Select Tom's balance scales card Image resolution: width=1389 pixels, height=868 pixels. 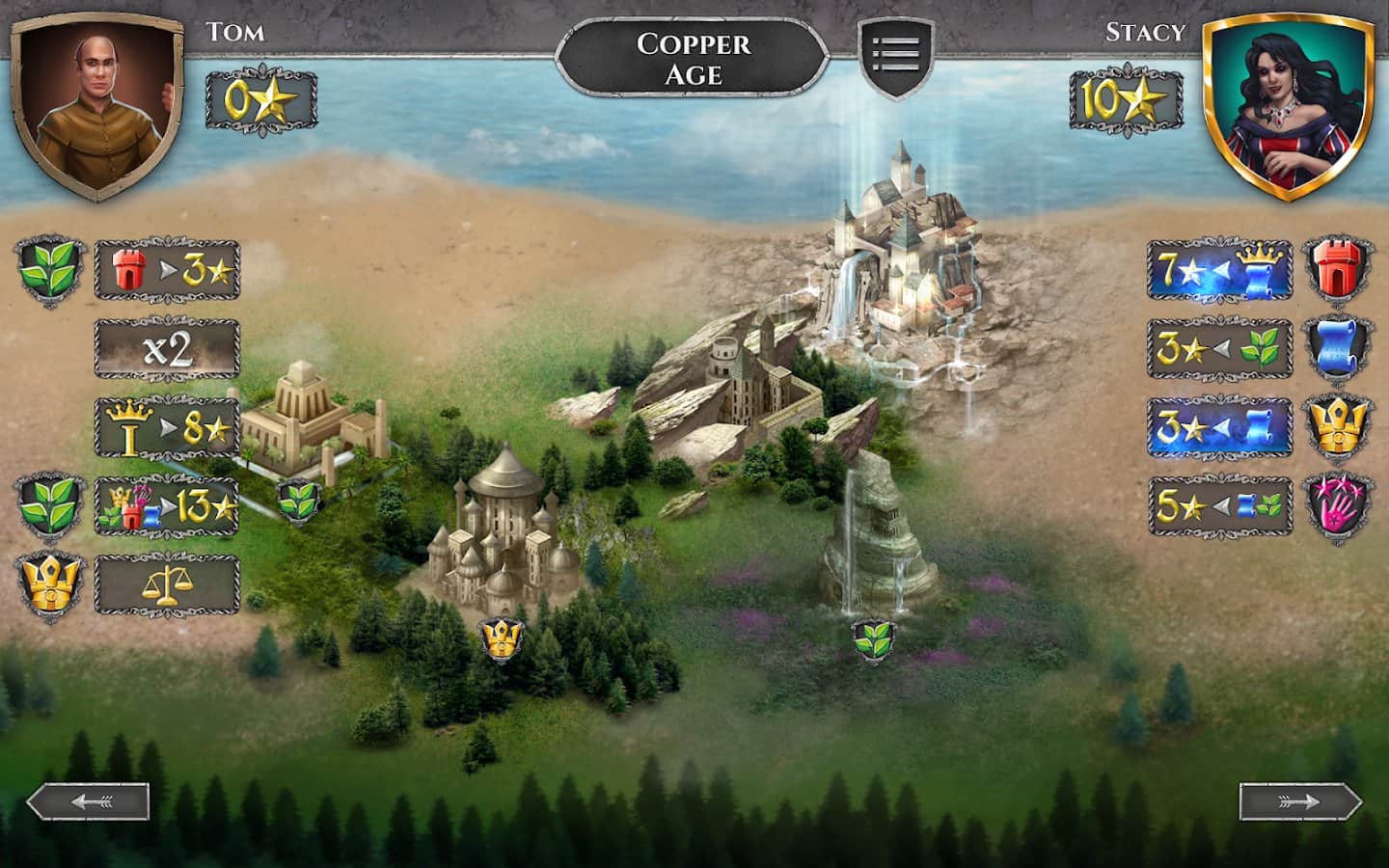pyautogui.click(x=167, y=583)
